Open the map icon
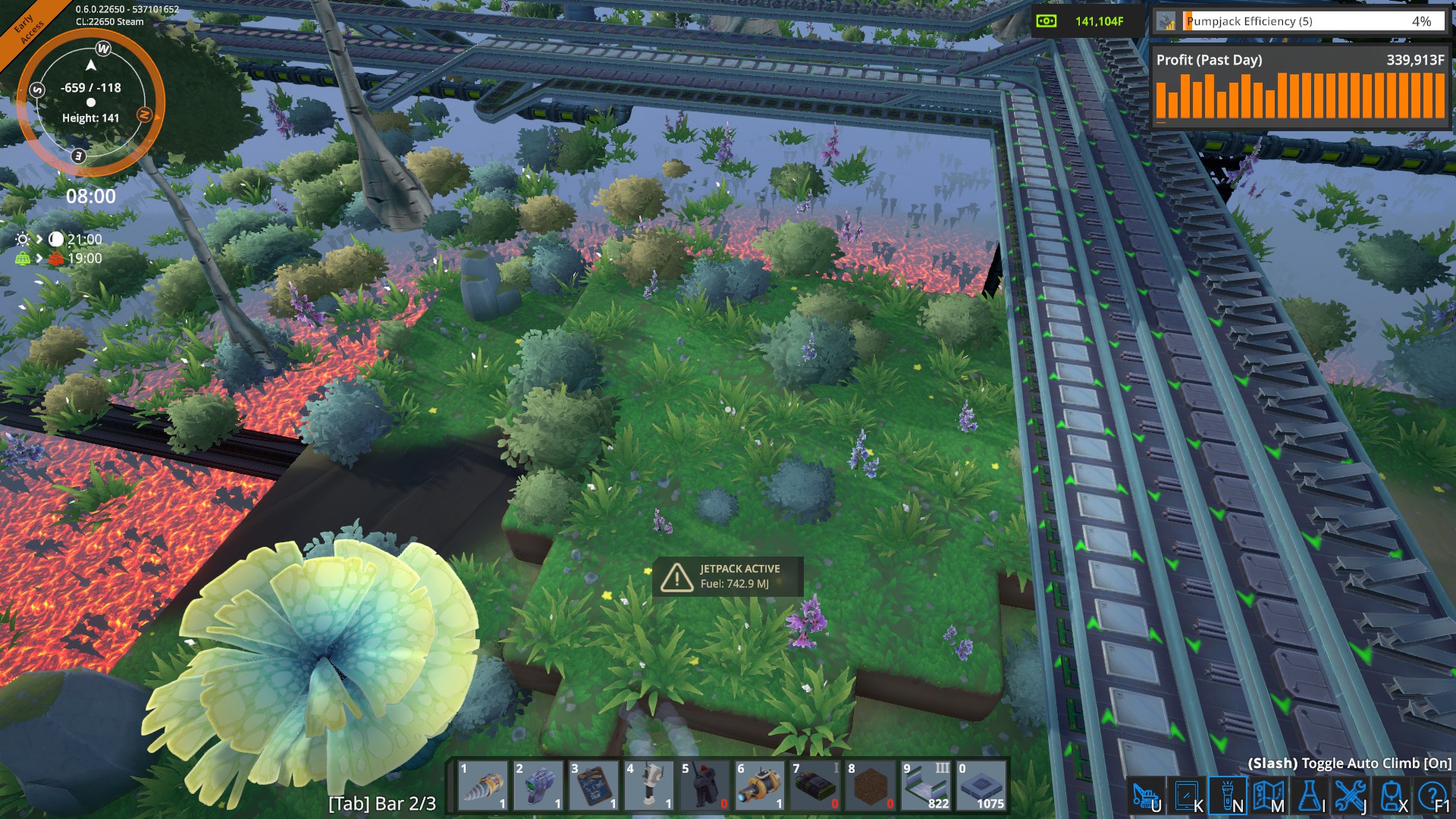The width and height of the screenshot is (1456, 819). pos(1269,796)
